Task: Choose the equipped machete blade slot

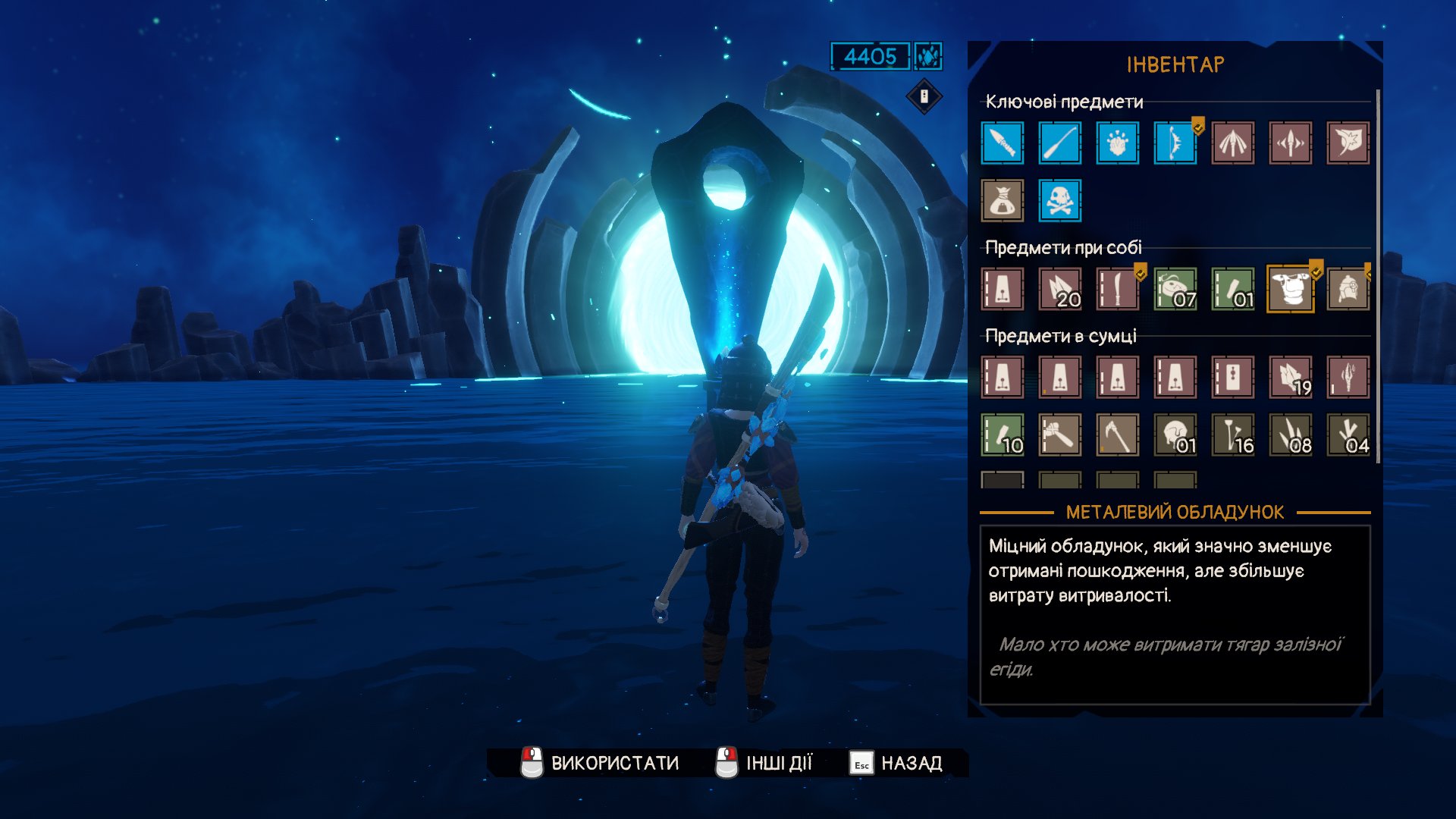Action: tap(1117, 289)
